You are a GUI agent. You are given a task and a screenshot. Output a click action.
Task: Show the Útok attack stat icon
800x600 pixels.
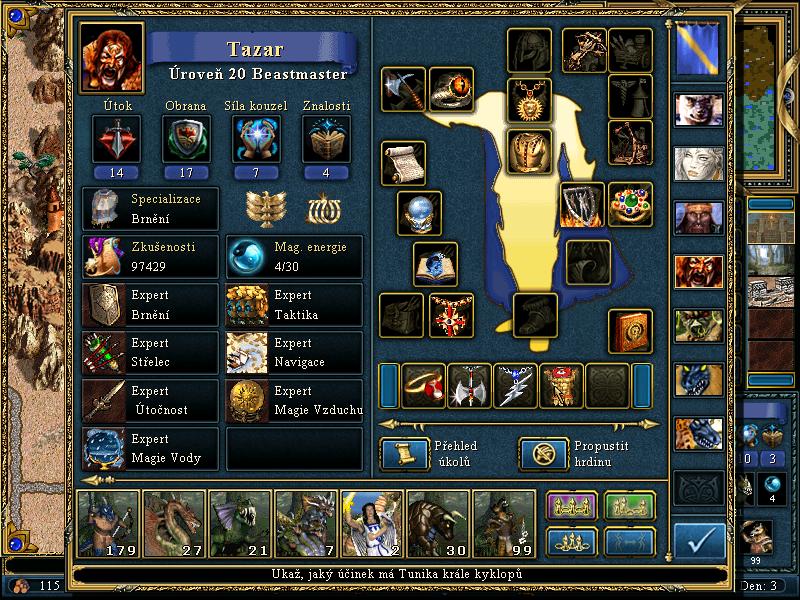coord(110,139)
